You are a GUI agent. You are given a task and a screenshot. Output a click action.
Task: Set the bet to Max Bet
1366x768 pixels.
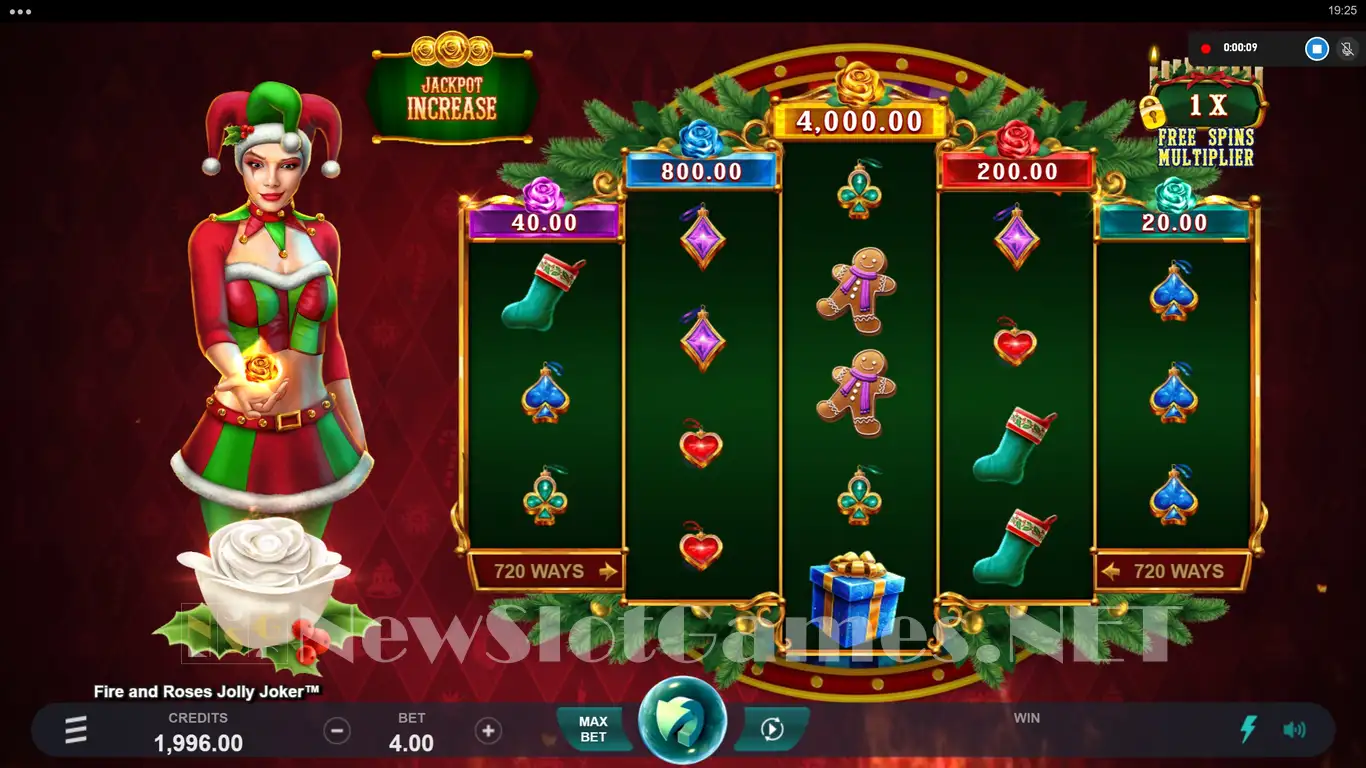point(593,729)
